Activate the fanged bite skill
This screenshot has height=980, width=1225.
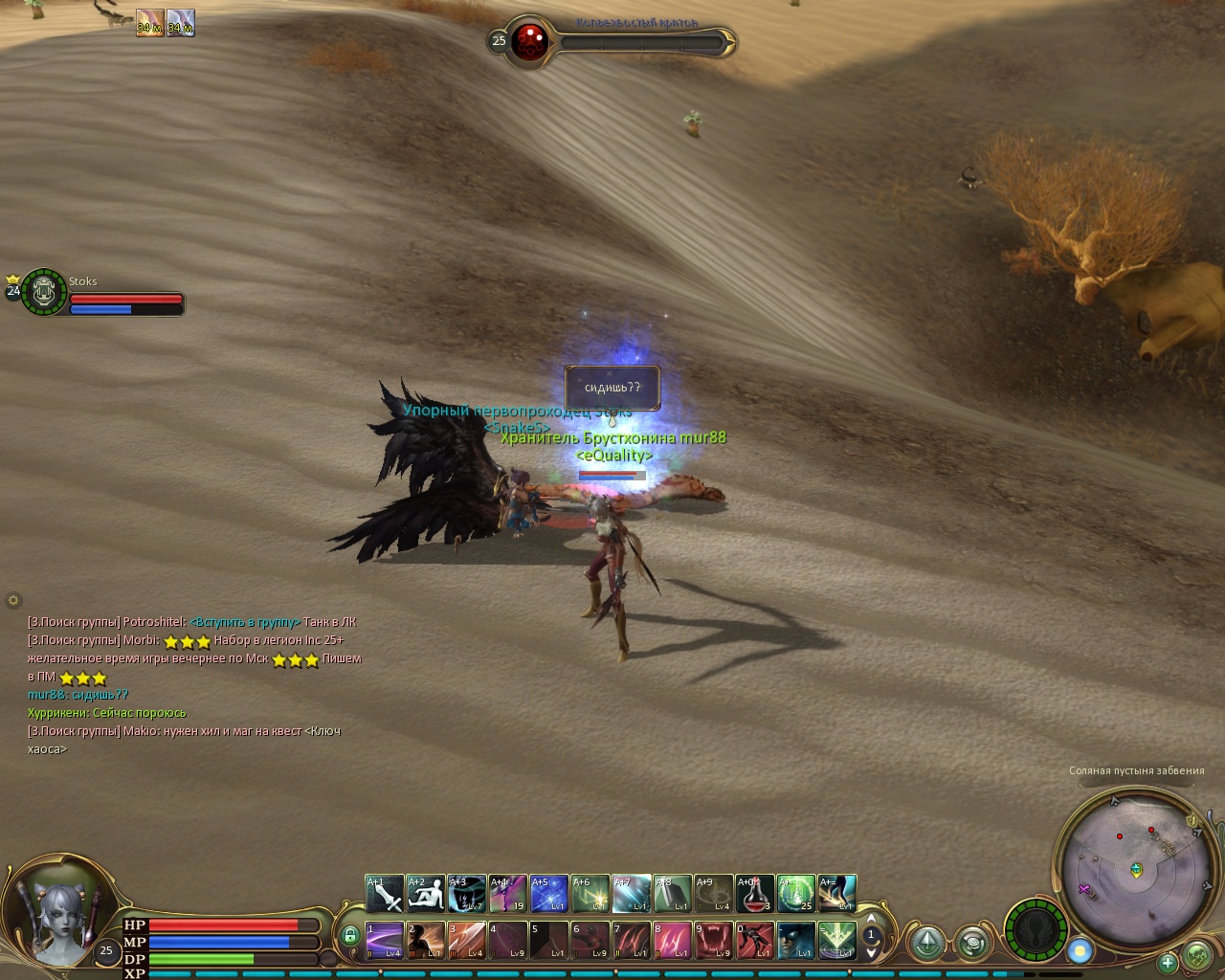click(714, 940)
